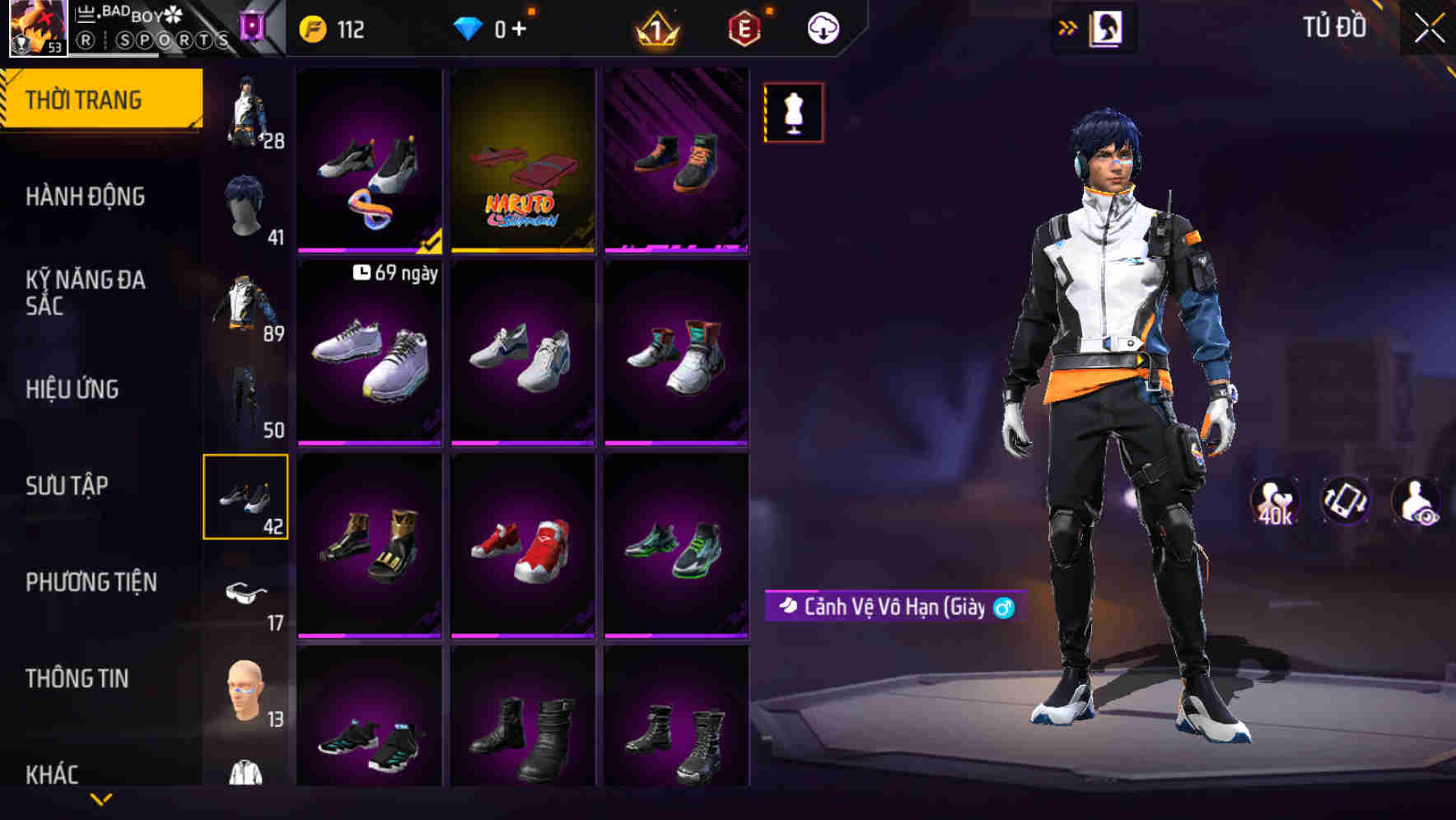This screenshot has width=1456, height=820.
Task: Open the Elite Pass E badge
Action: click(744, 27)
